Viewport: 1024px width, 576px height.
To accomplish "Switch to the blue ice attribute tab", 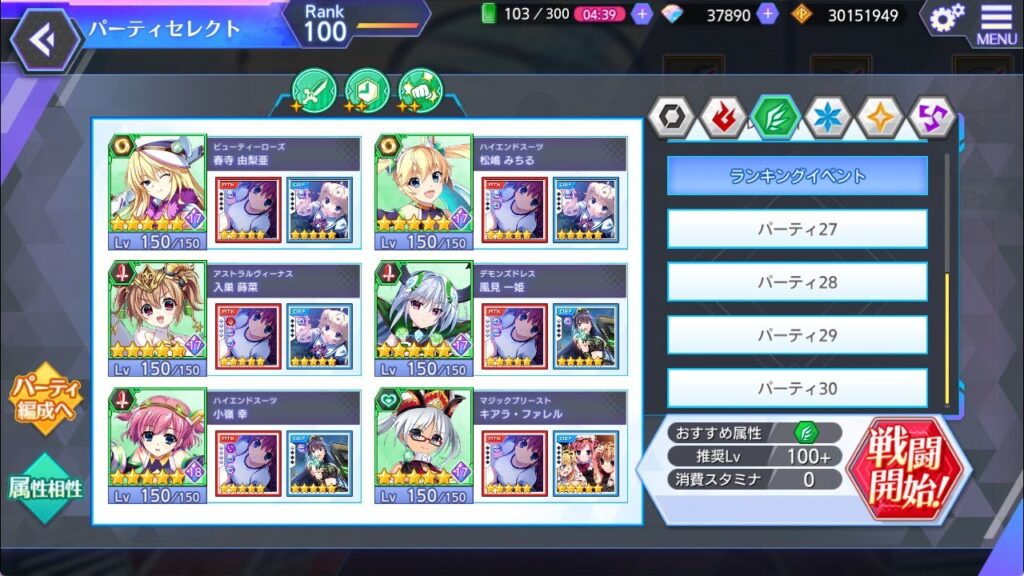I will [829, 118].
